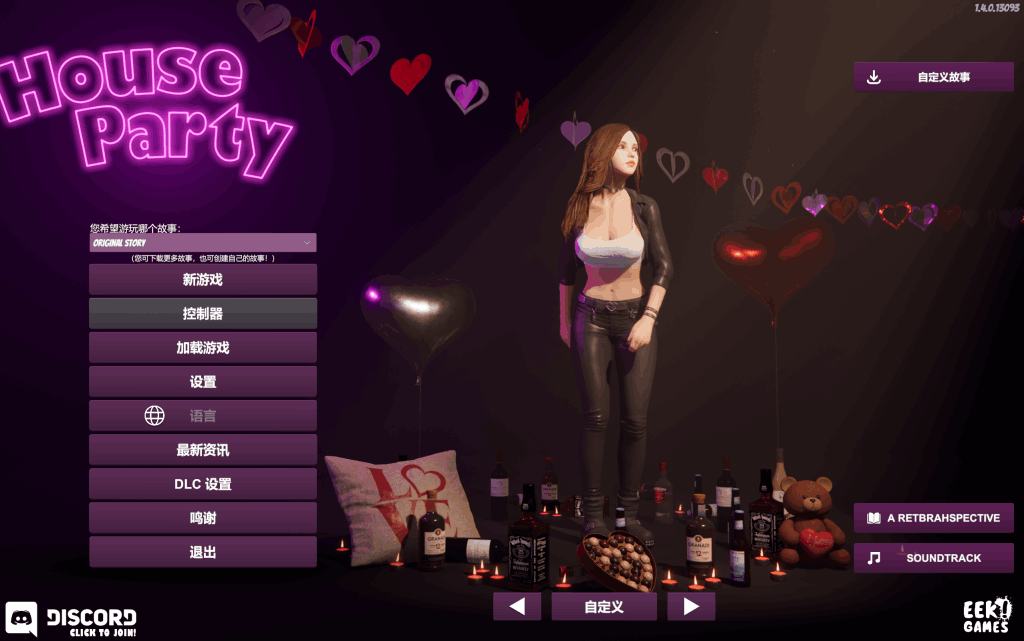Screen dimensions: 1024x641
Task: Choose the 语言 language option
Action: click(x=203, y=416)
